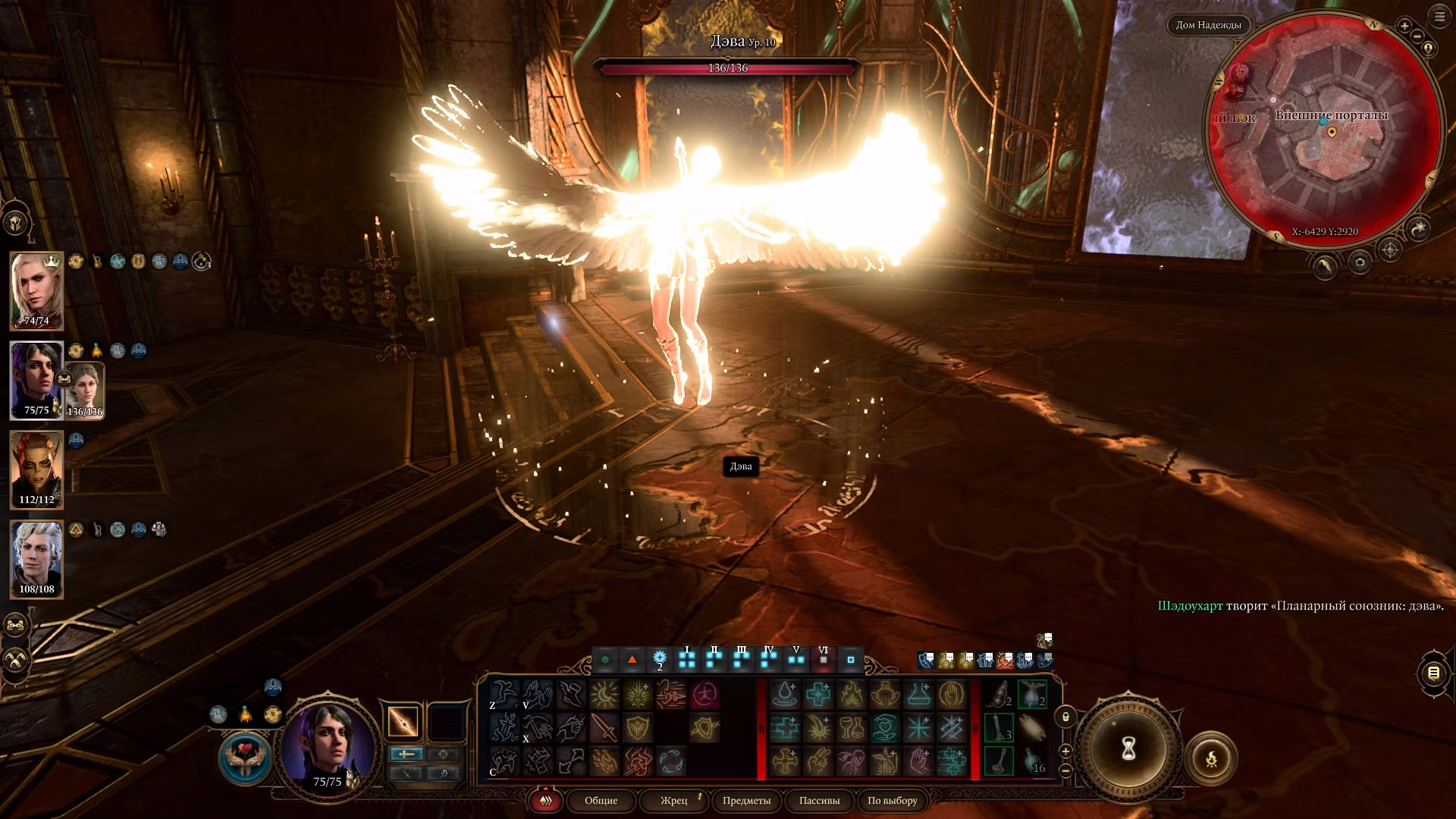Select the summoned Deva portrait 136/136
The image size is (1456, 819).
click(x=85, y=391)
